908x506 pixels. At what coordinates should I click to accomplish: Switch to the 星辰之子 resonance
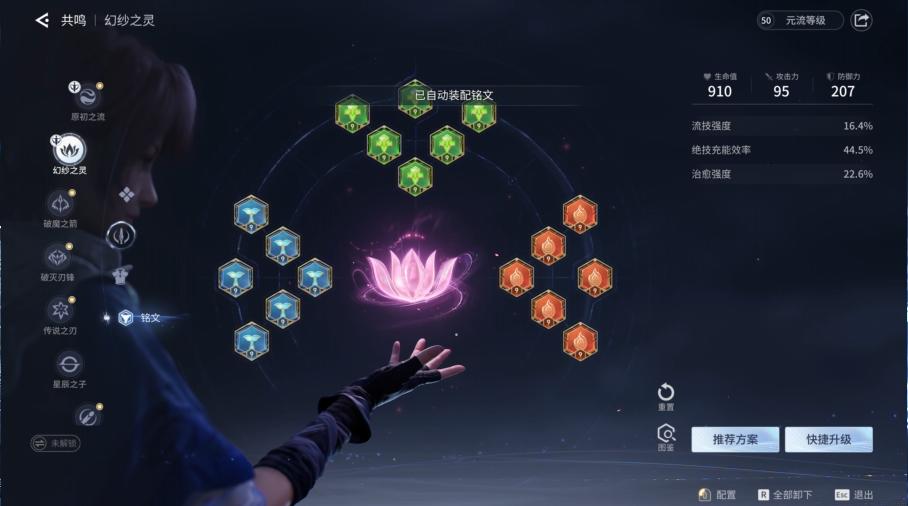[70, 364]
